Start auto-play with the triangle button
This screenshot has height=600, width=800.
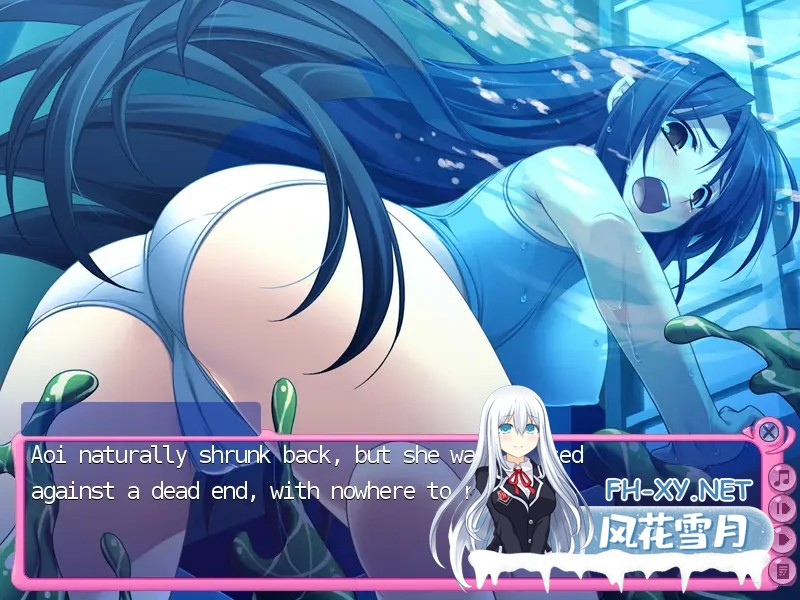(x=784, y=540)
